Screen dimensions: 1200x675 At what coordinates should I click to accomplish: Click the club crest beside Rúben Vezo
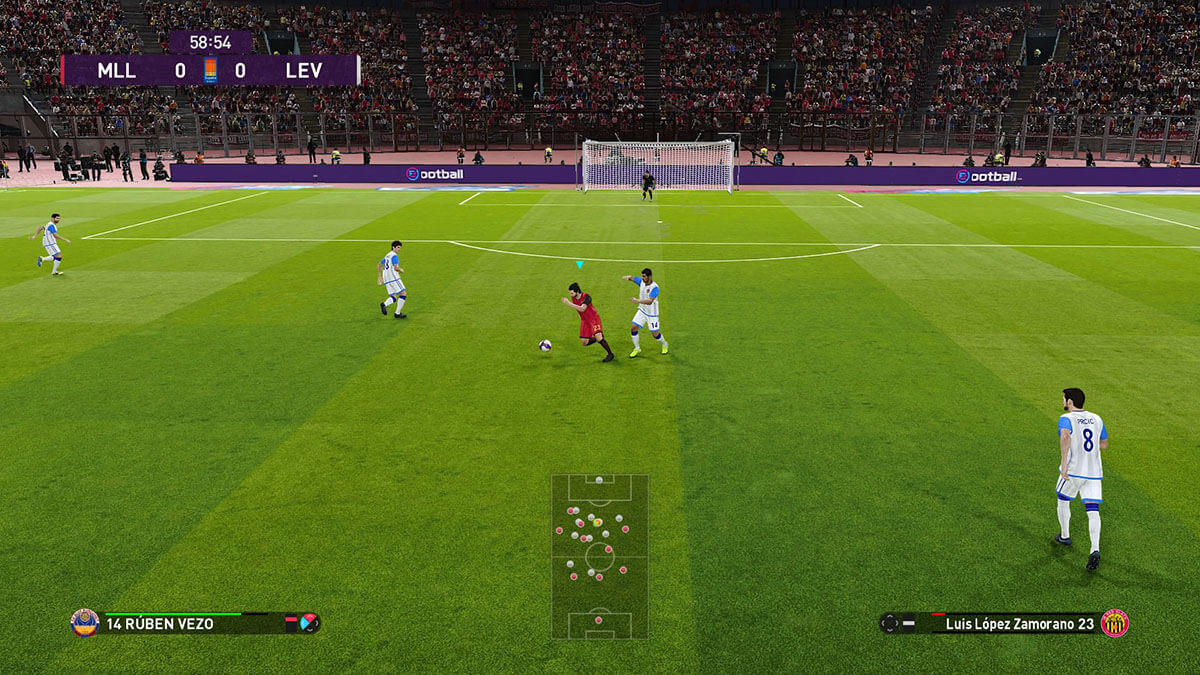coord(85,623)
